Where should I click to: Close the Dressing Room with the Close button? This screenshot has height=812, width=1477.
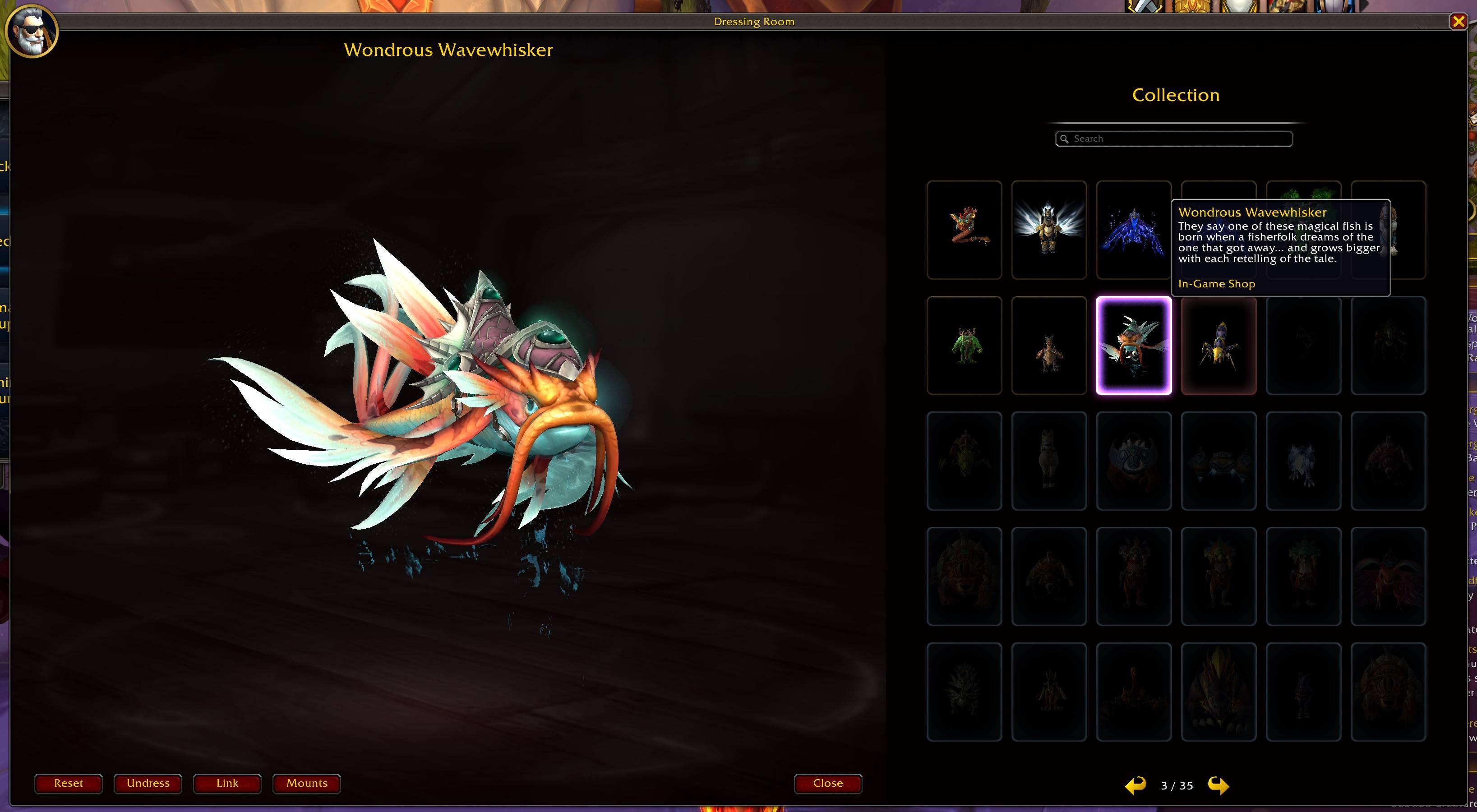click(x=827, y=783)
